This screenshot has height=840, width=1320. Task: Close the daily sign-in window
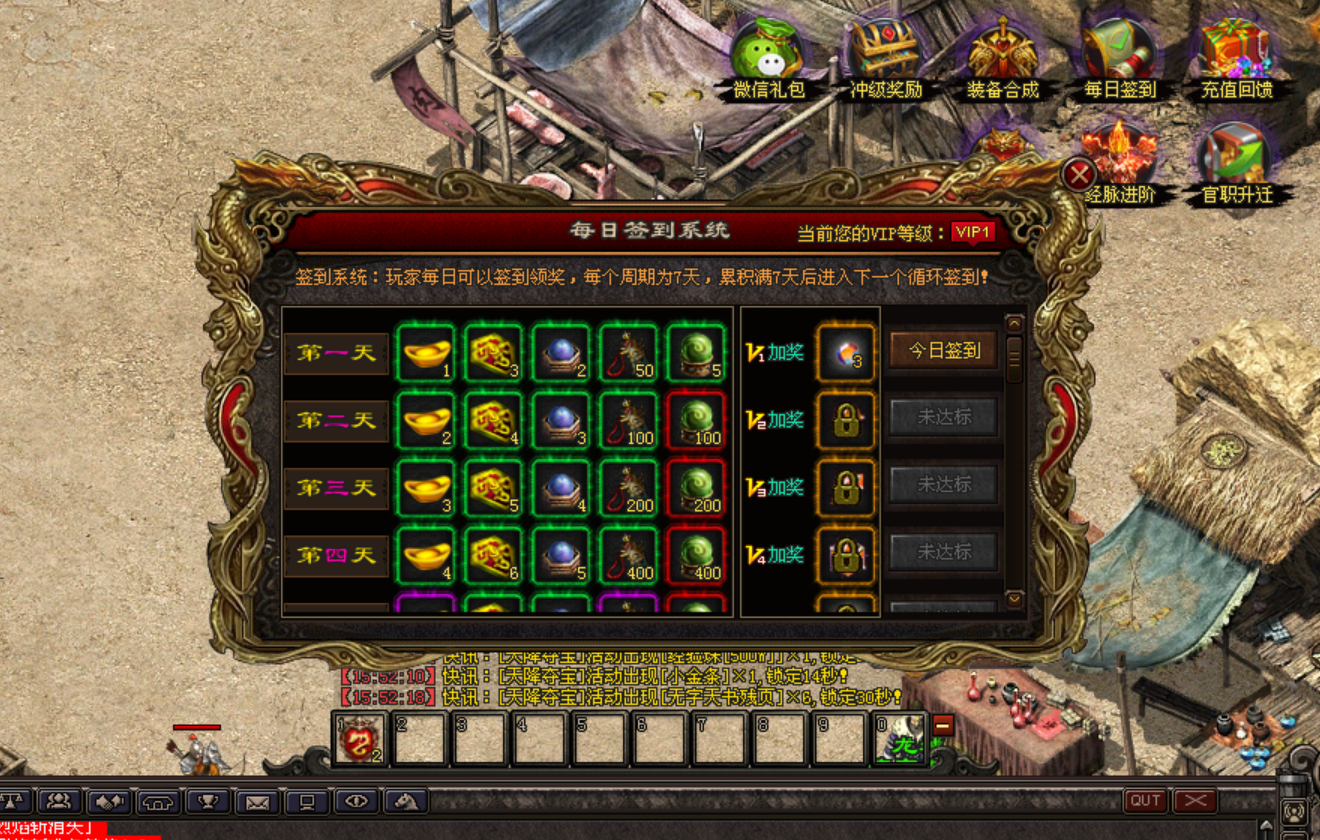coord(1078,175)
